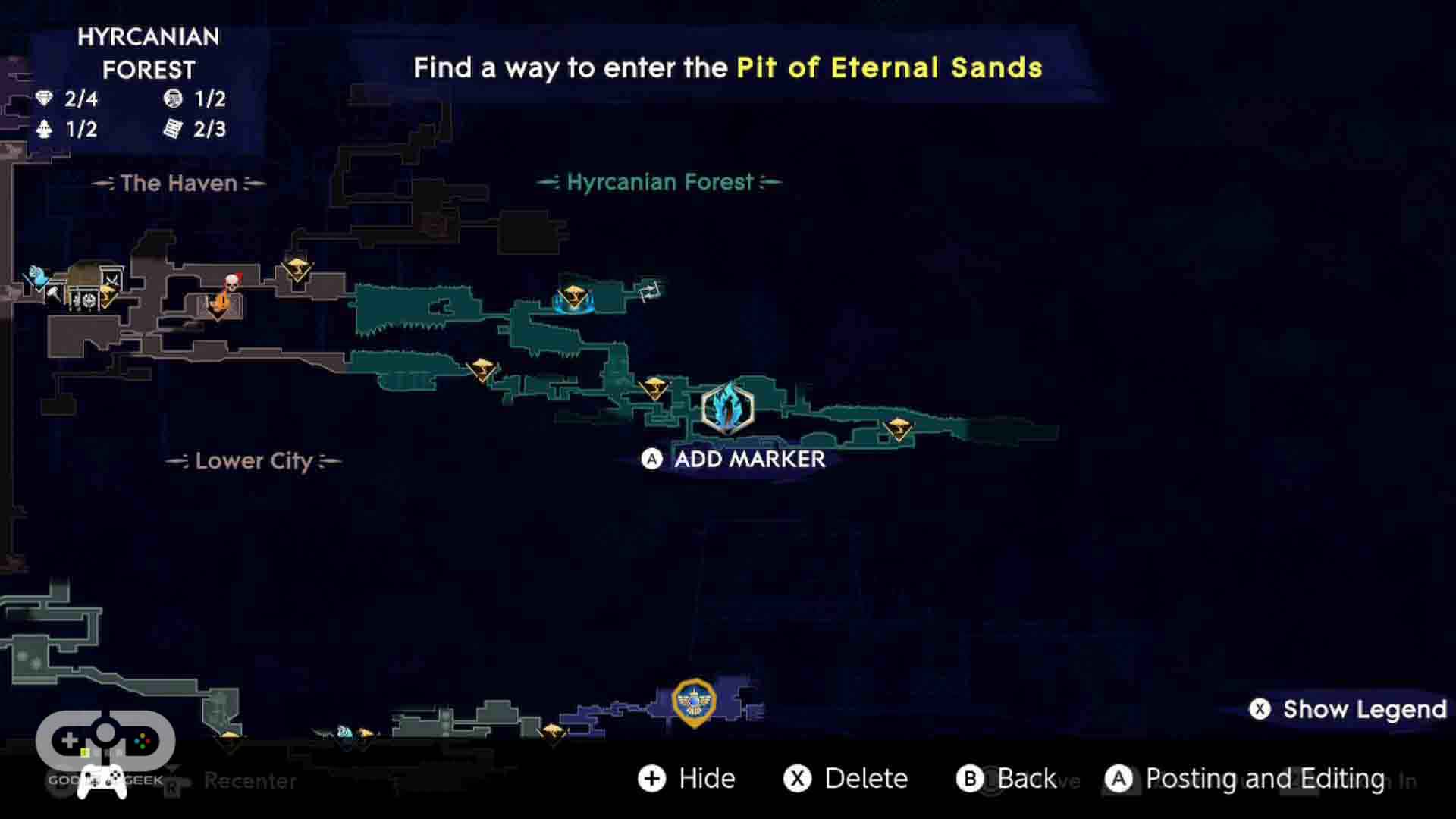The height and width of the screenshot is (819, 1456).
Task: Delete the selected marker
Action: tap(846, 778)
